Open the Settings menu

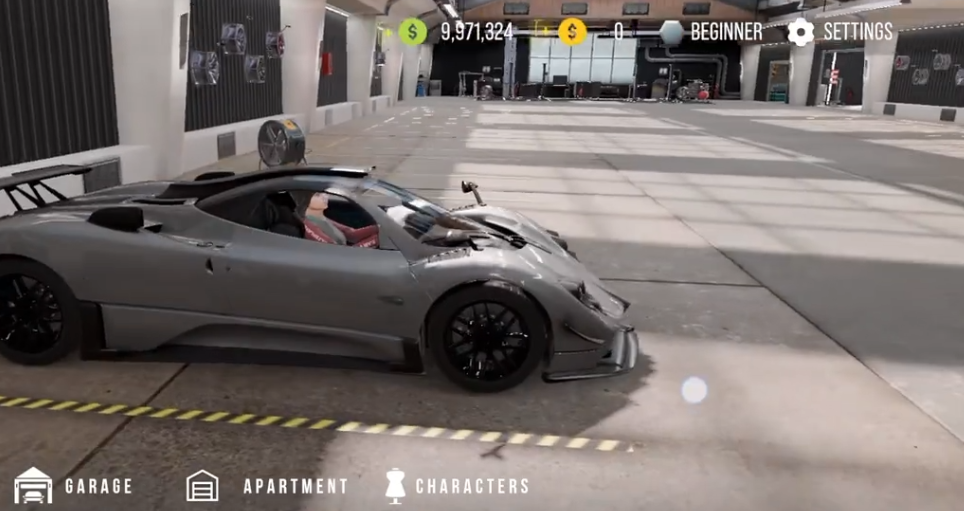click(840, 32)
